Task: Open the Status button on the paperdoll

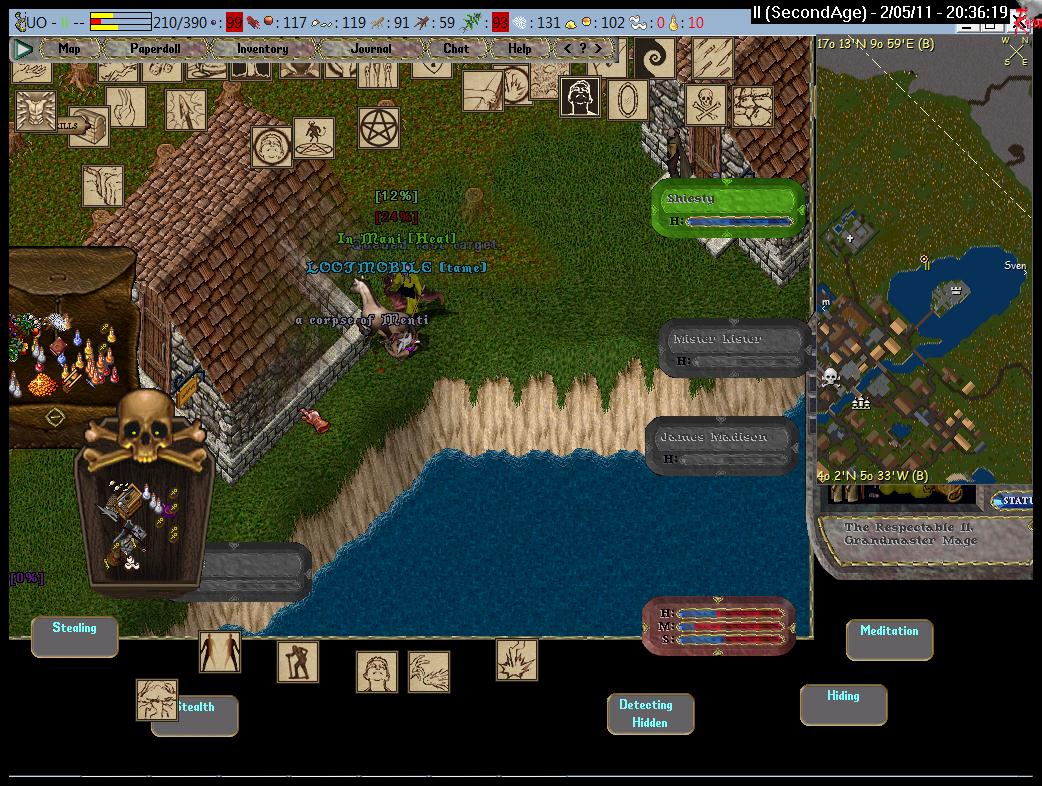Action: (1015, 500)
